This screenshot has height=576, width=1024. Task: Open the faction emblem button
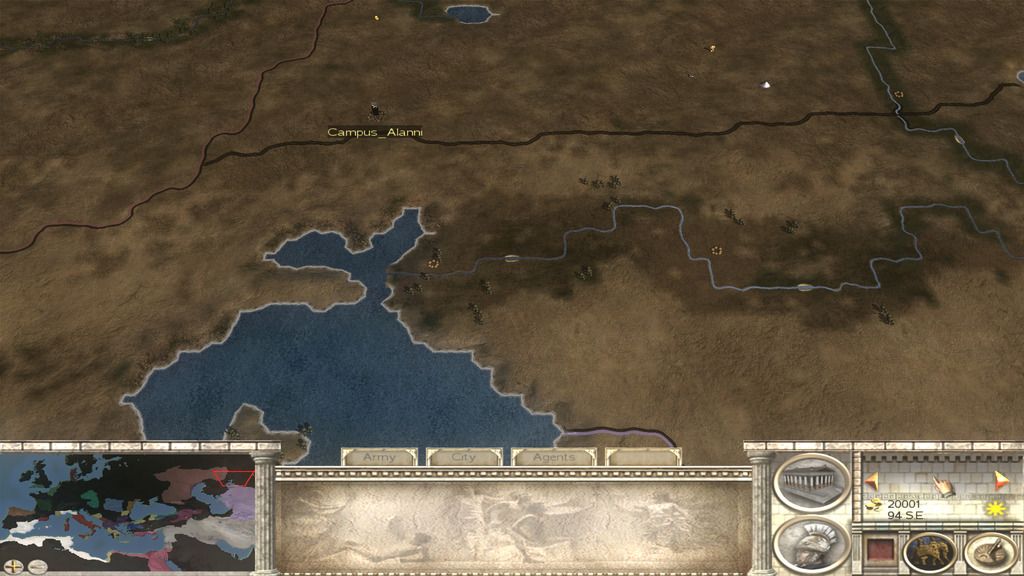pos(929,552)
